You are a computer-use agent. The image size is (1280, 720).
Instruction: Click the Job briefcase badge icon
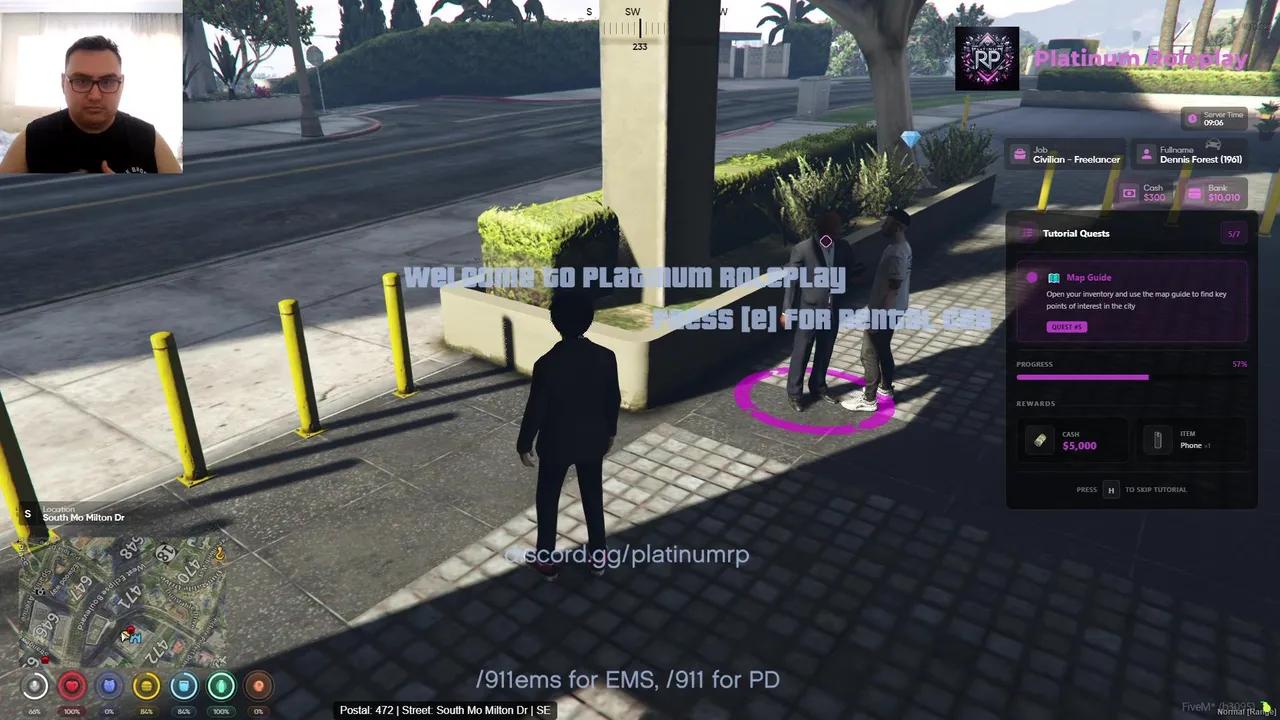pos(1022,155)
